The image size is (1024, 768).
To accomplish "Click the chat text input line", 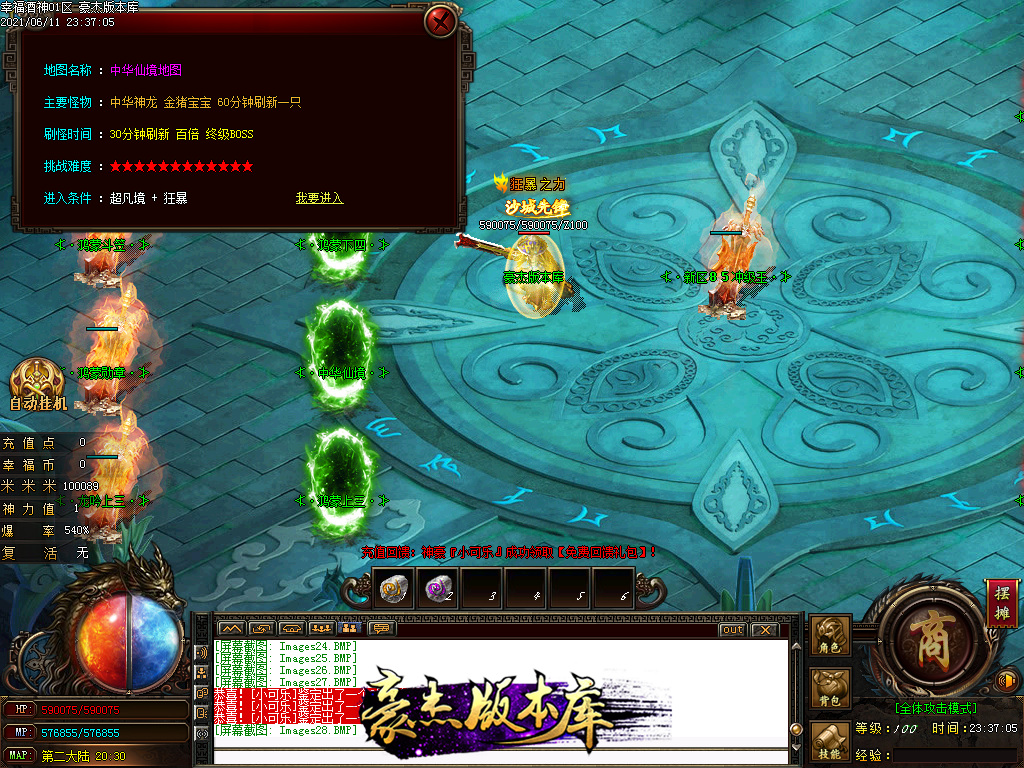I will coord(500,756).
